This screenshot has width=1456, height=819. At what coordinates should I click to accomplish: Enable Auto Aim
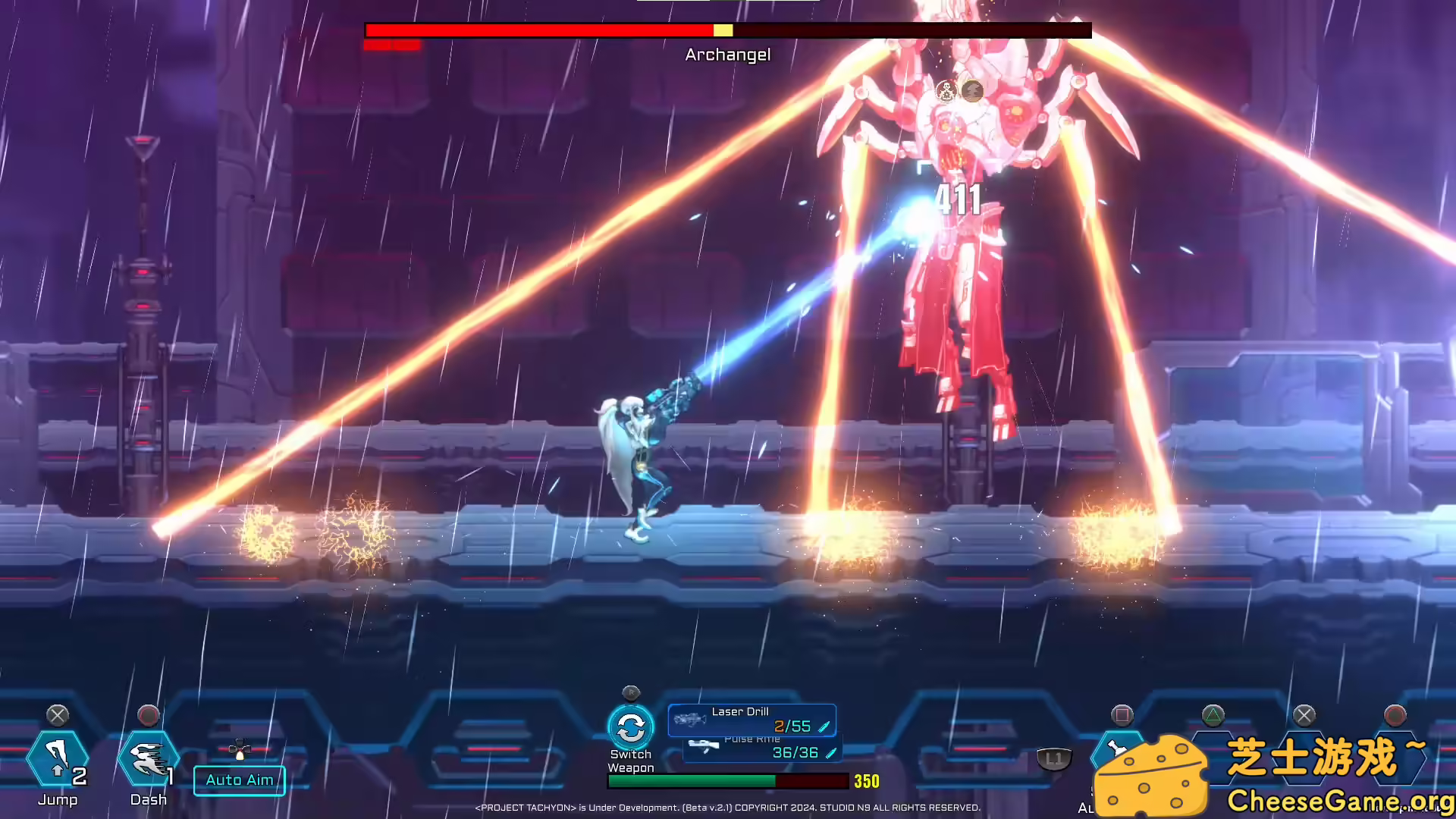tap(239, 780)
